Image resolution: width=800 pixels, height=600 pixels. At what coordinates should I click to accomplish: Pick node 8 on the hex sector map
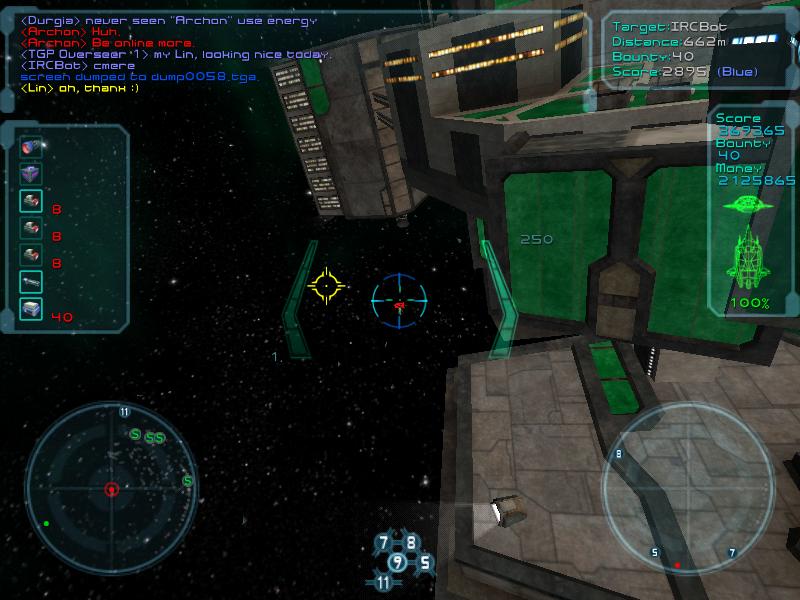click(x=411, y=543)
